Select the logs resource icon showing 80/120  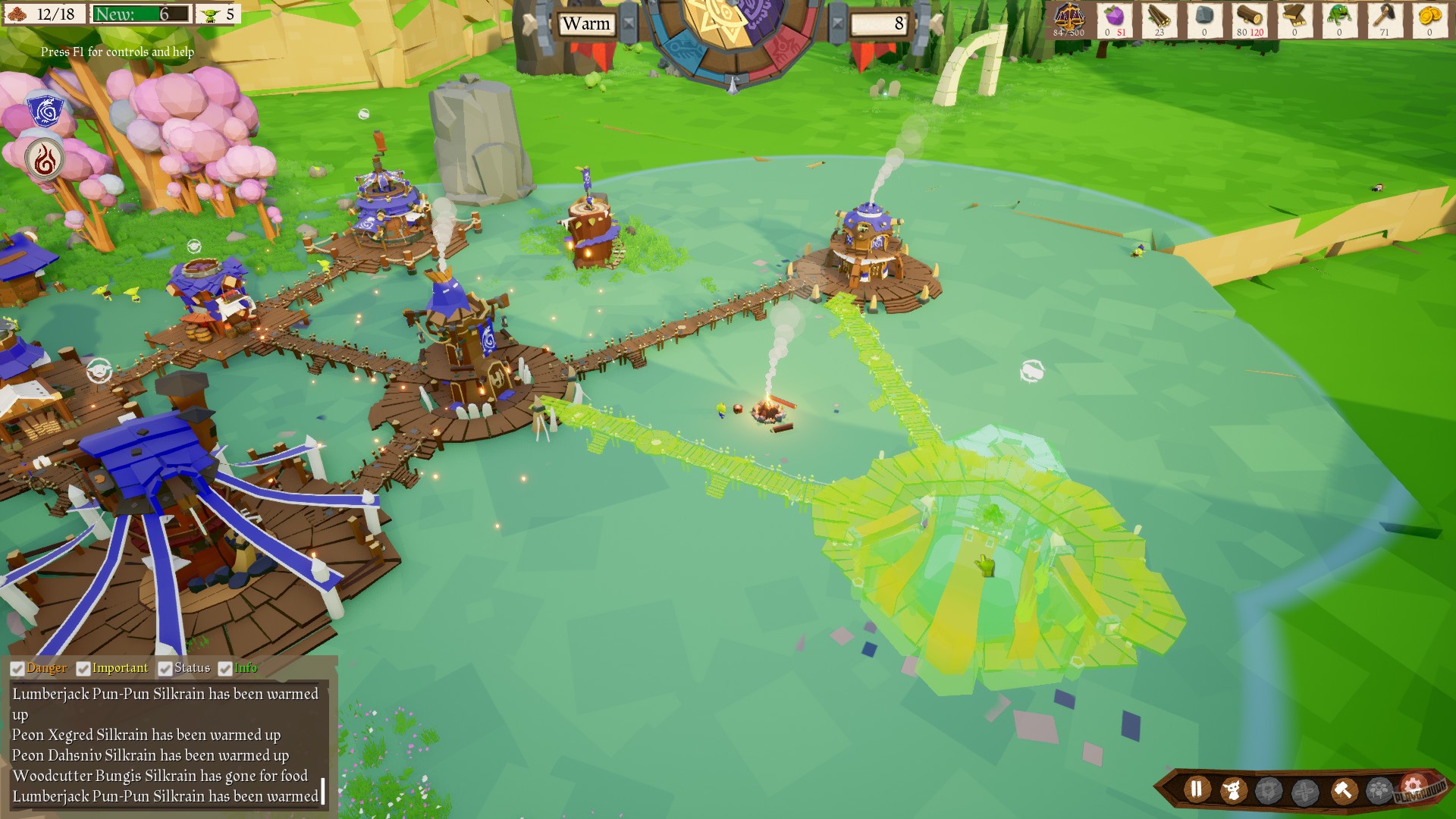(x=1249, y=17)
